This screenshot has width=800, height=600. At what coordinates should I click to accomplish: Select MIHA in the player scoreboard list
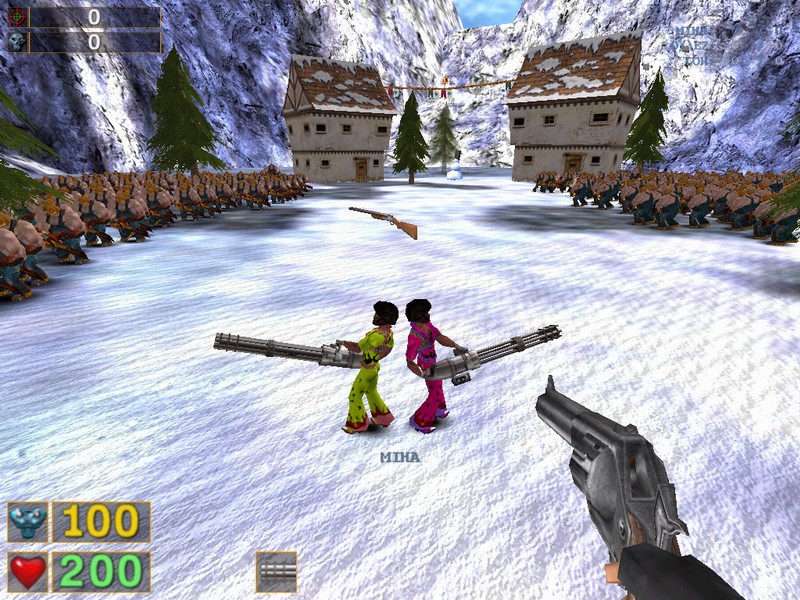[x=691, y=31]
